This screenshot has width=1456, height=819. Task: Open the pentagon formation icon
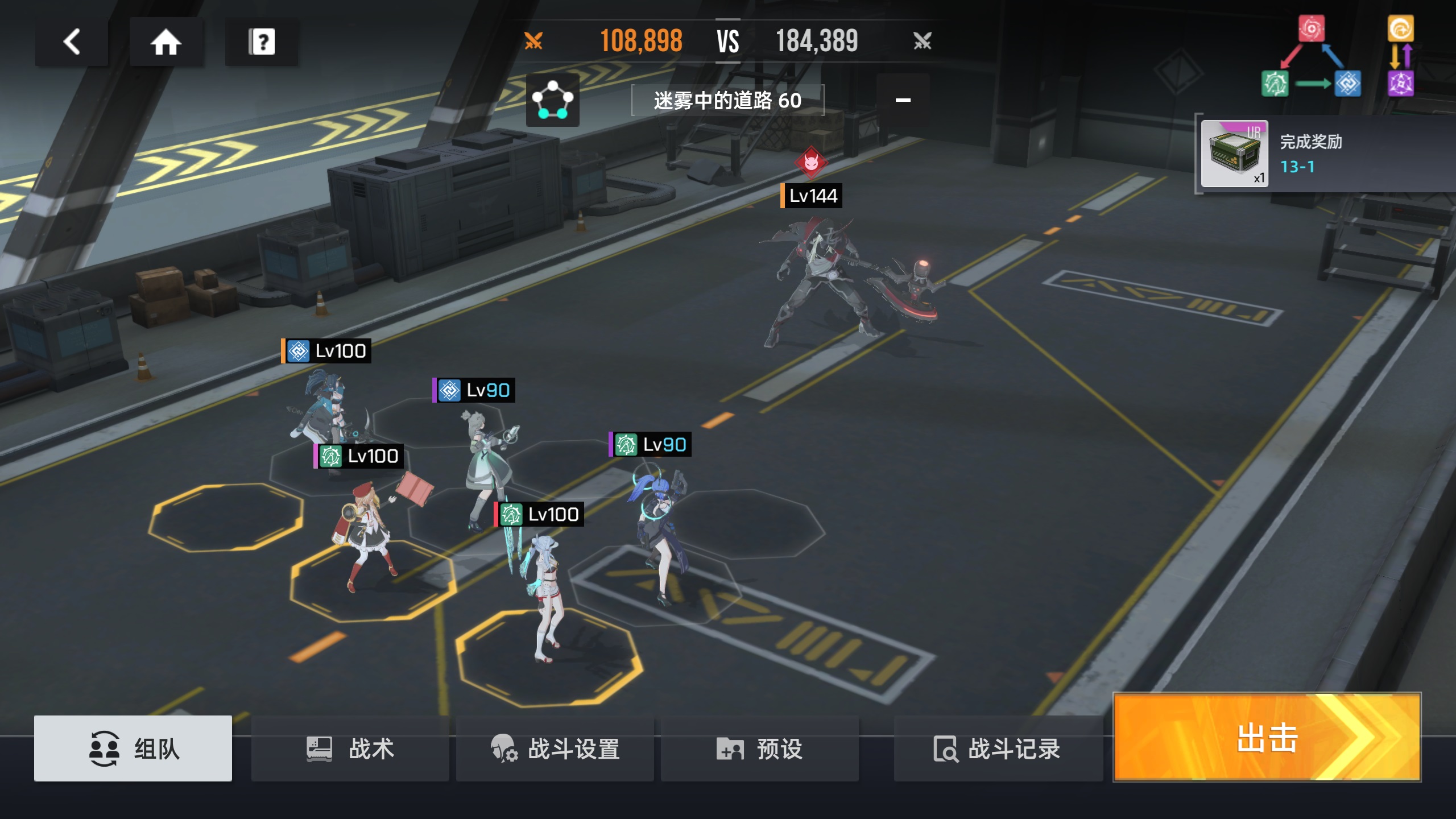coord(552,100)
